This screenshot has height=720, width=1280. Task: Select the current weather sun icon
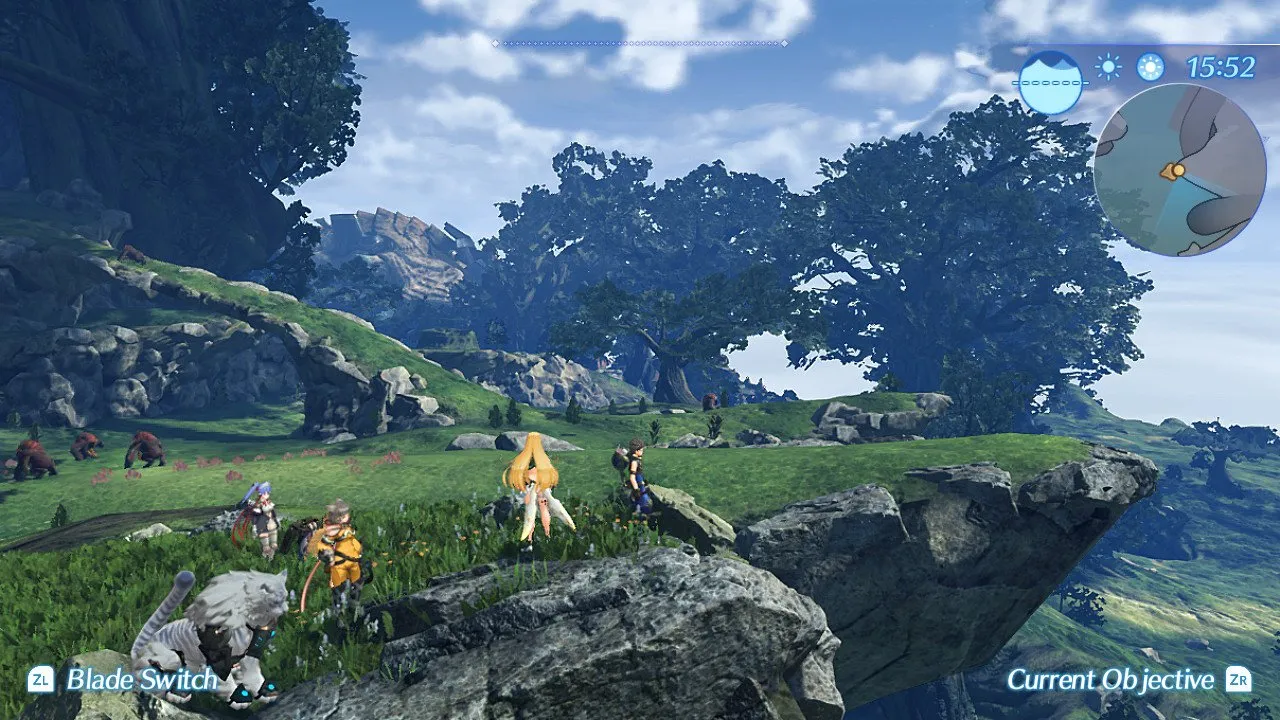pos(1108,68)
